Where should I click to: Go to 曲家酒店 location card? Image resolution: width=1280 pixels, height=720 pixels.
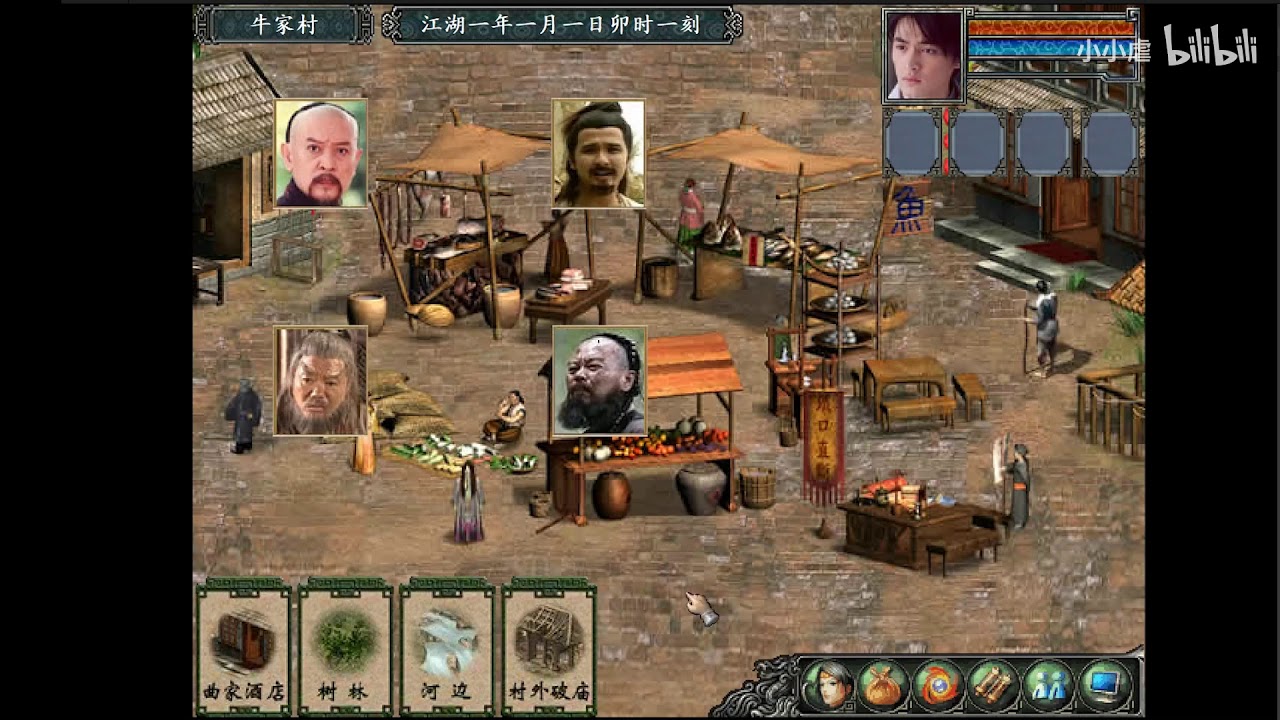click(x=243, y=647)
